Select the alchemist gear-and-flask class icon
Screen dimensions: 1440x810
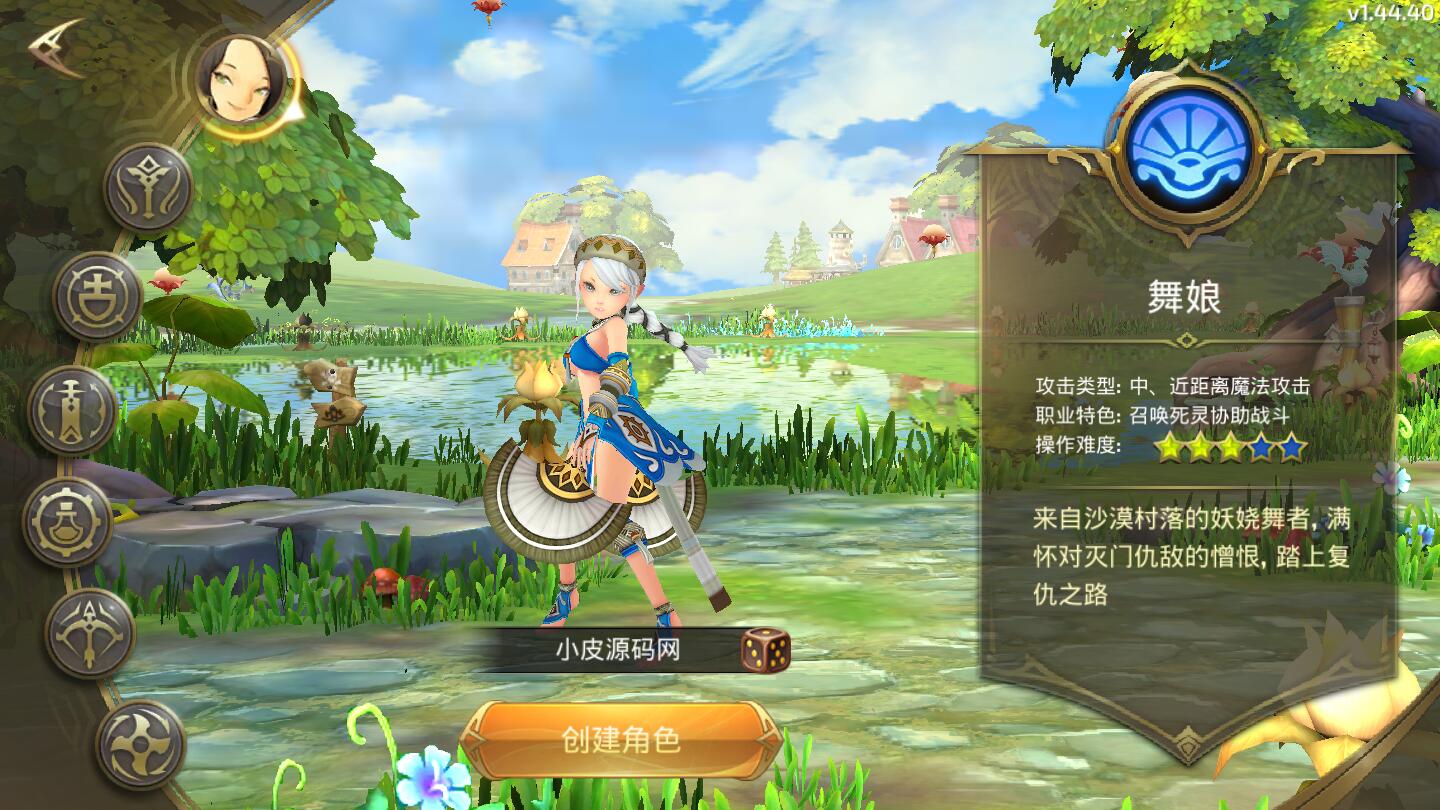pos(66,521)
